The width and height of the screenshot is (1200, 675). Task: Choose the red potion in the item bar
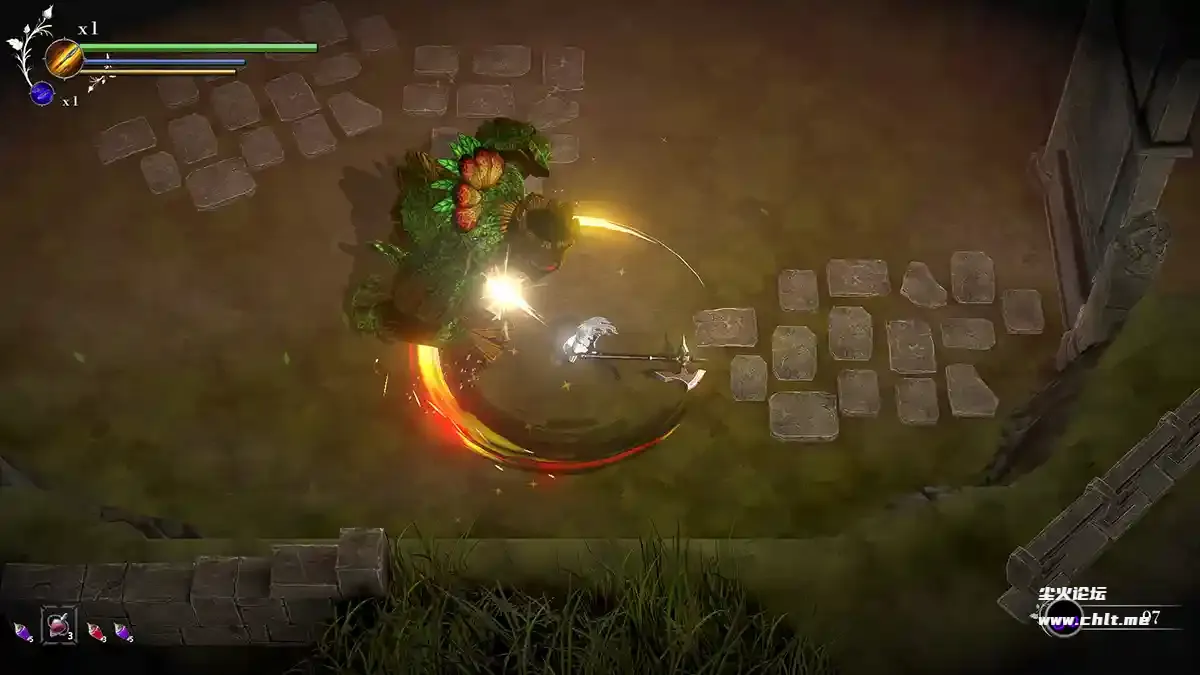[96, 631]
